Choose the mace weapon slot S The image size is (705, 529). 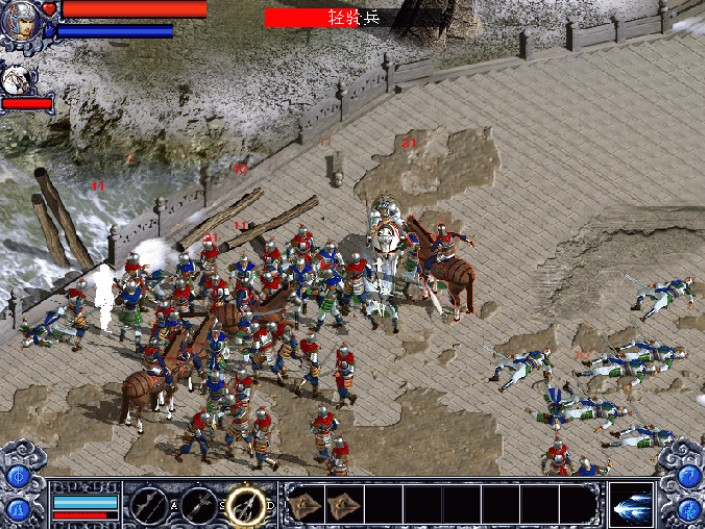pos(196,503)
